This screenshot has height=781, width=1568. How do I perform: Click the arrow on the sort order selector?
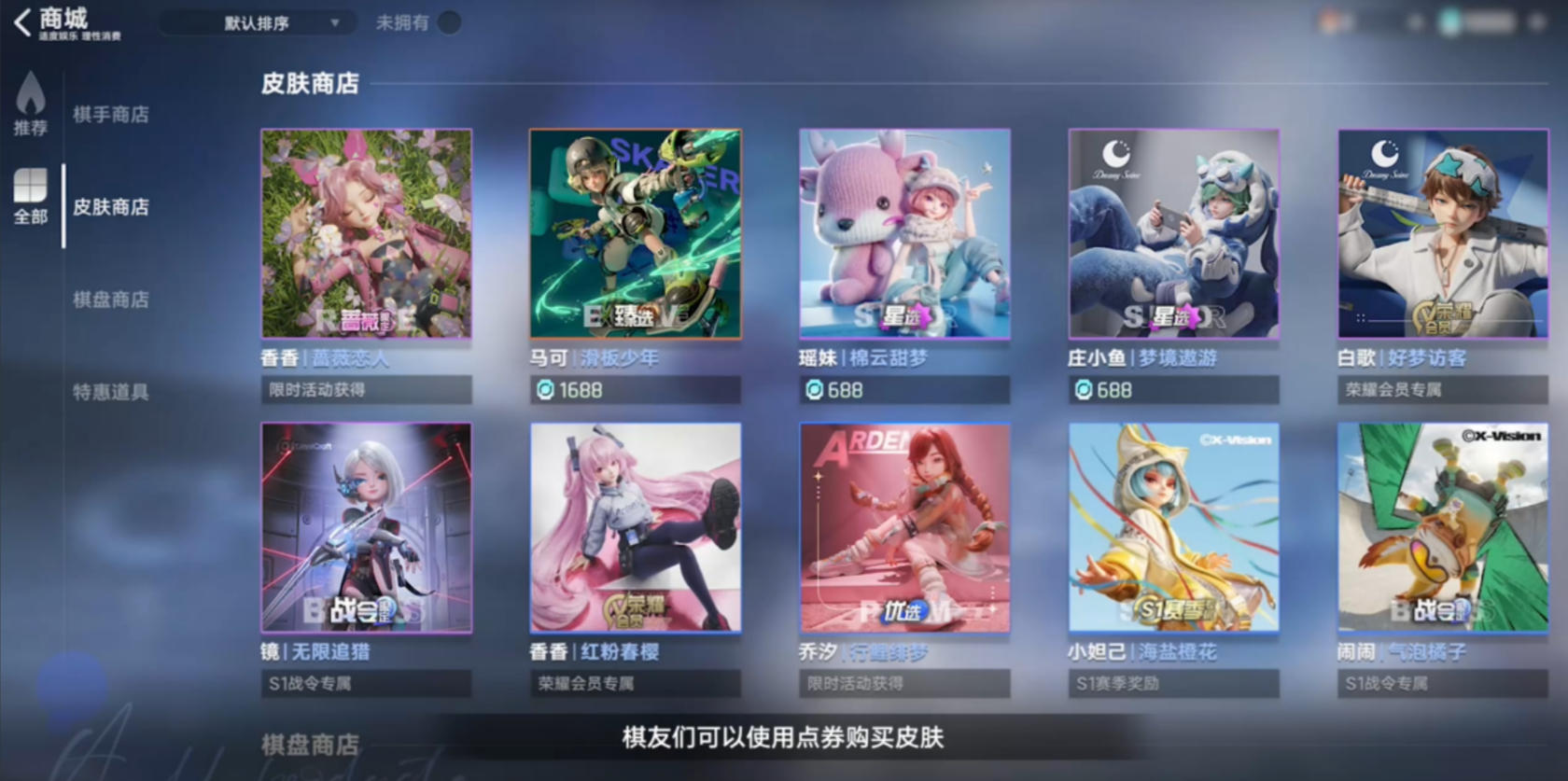click(333, 21)
